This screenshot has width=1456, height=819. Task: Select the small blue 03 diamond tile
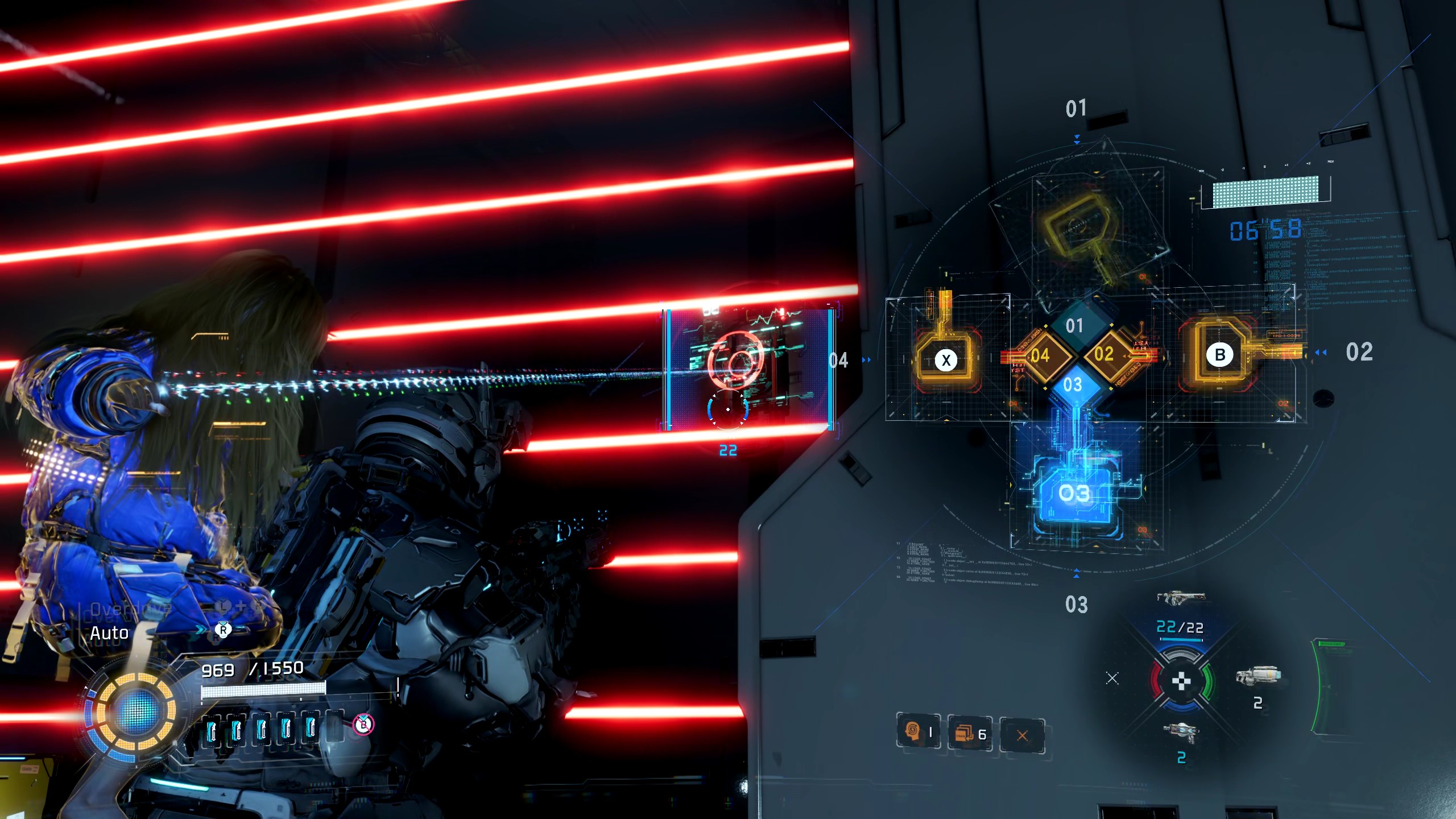coord(1073,385)
